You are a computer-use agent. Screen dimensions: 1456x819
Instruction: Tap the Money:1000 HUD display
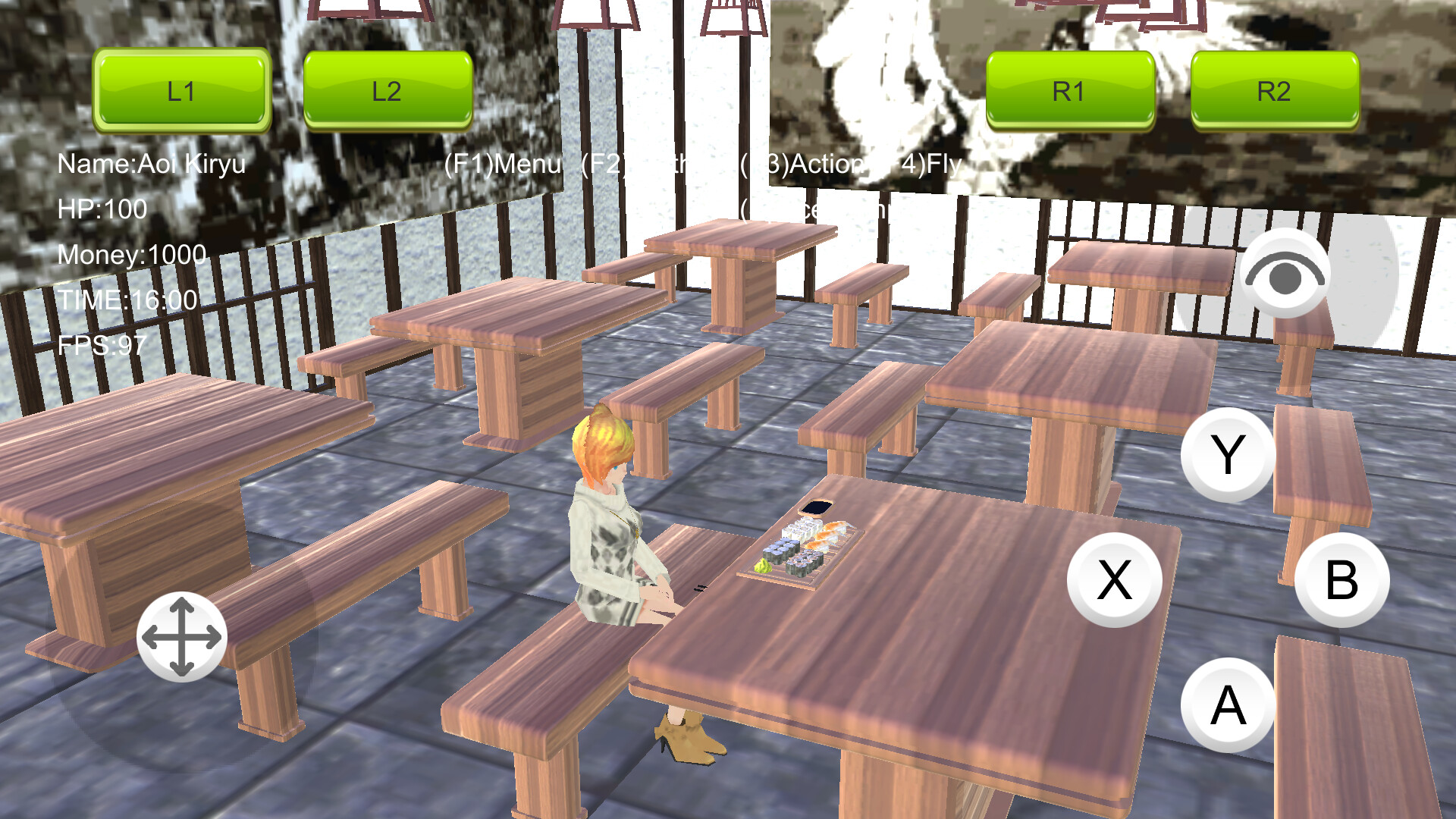click(x=130, y=254)
